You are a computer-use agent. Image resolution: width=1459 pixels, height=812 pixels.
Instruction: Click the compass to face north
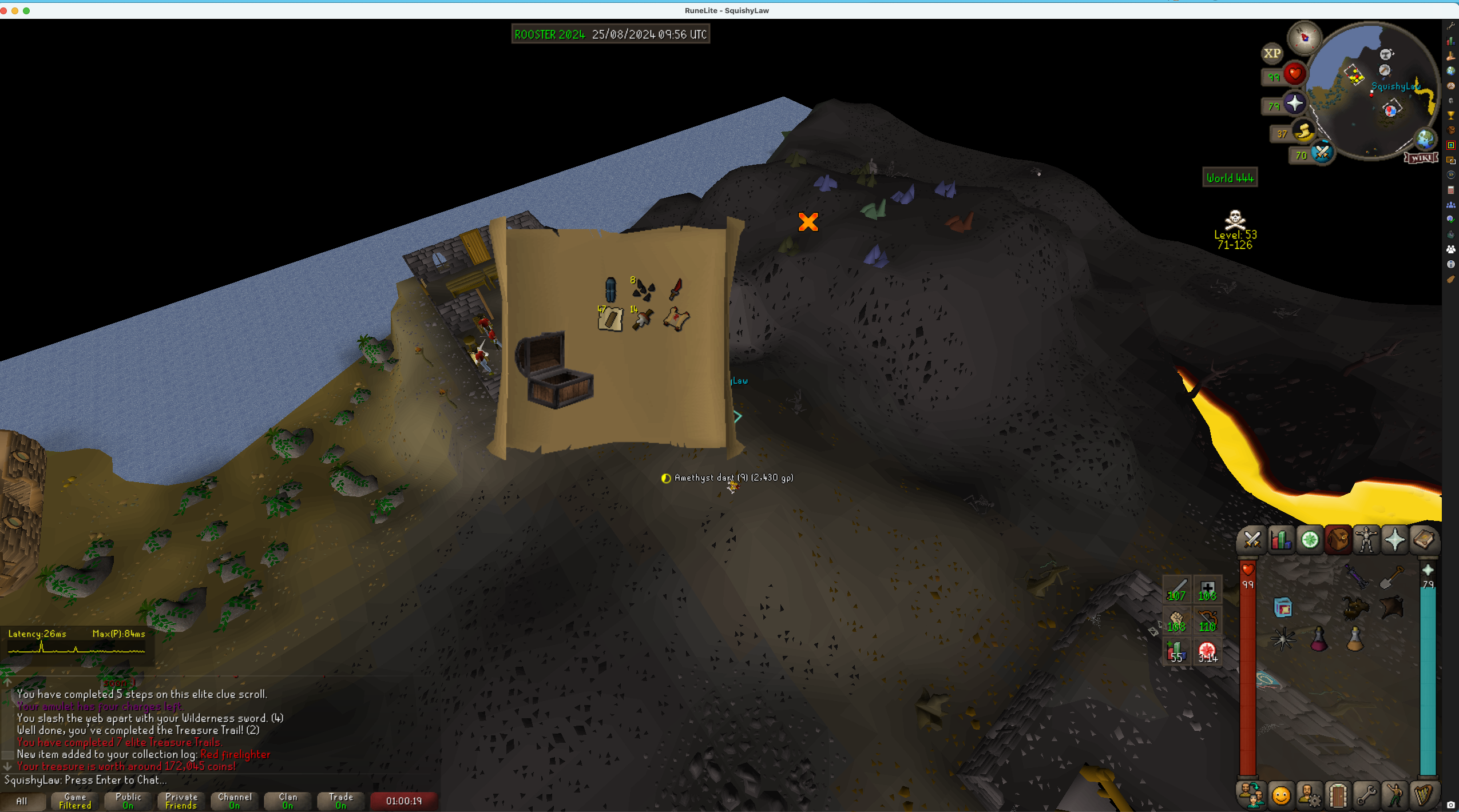(1305, 38)
